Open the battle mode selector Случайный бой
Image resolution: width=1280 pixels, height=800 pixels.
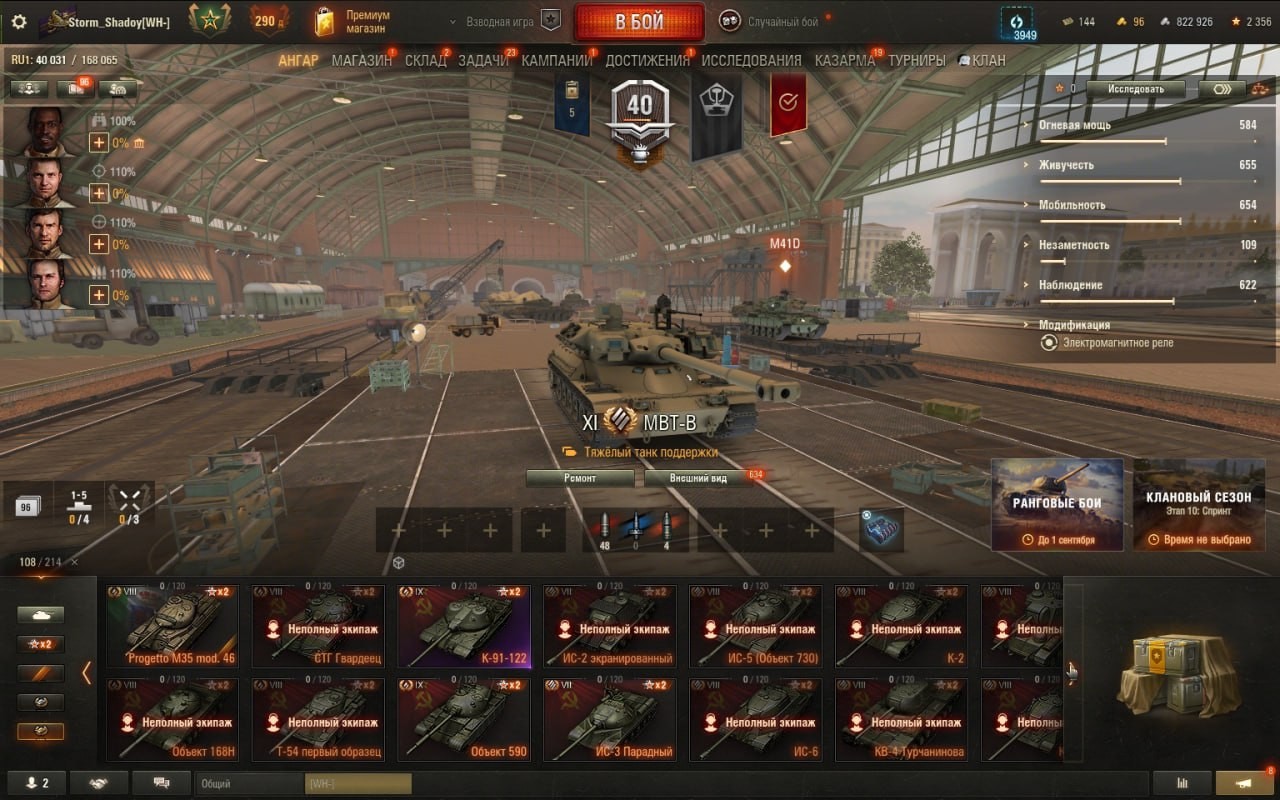coord(782,22)
